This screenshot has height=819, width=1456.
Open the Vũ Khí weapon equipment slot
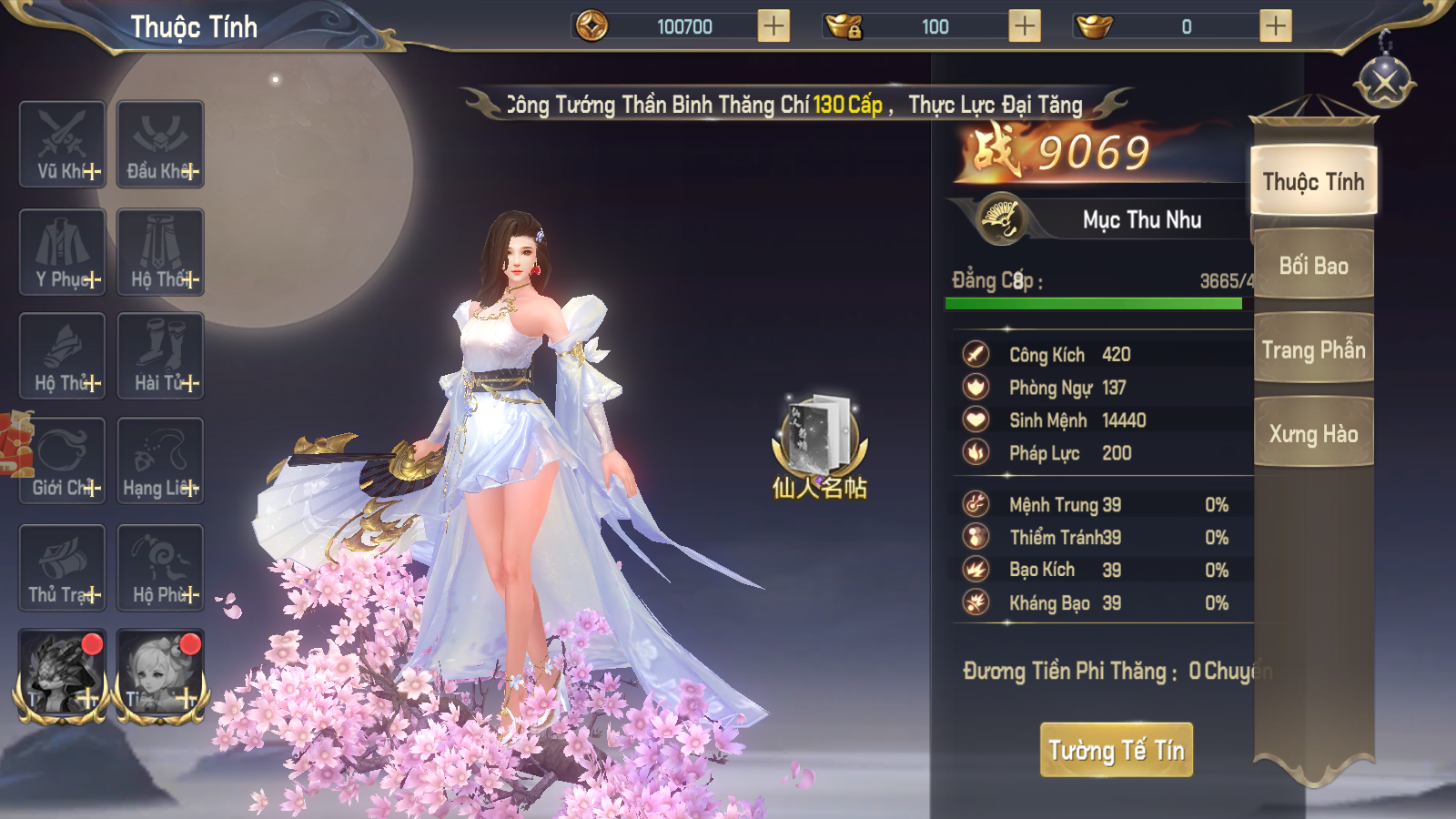[63, 145]
